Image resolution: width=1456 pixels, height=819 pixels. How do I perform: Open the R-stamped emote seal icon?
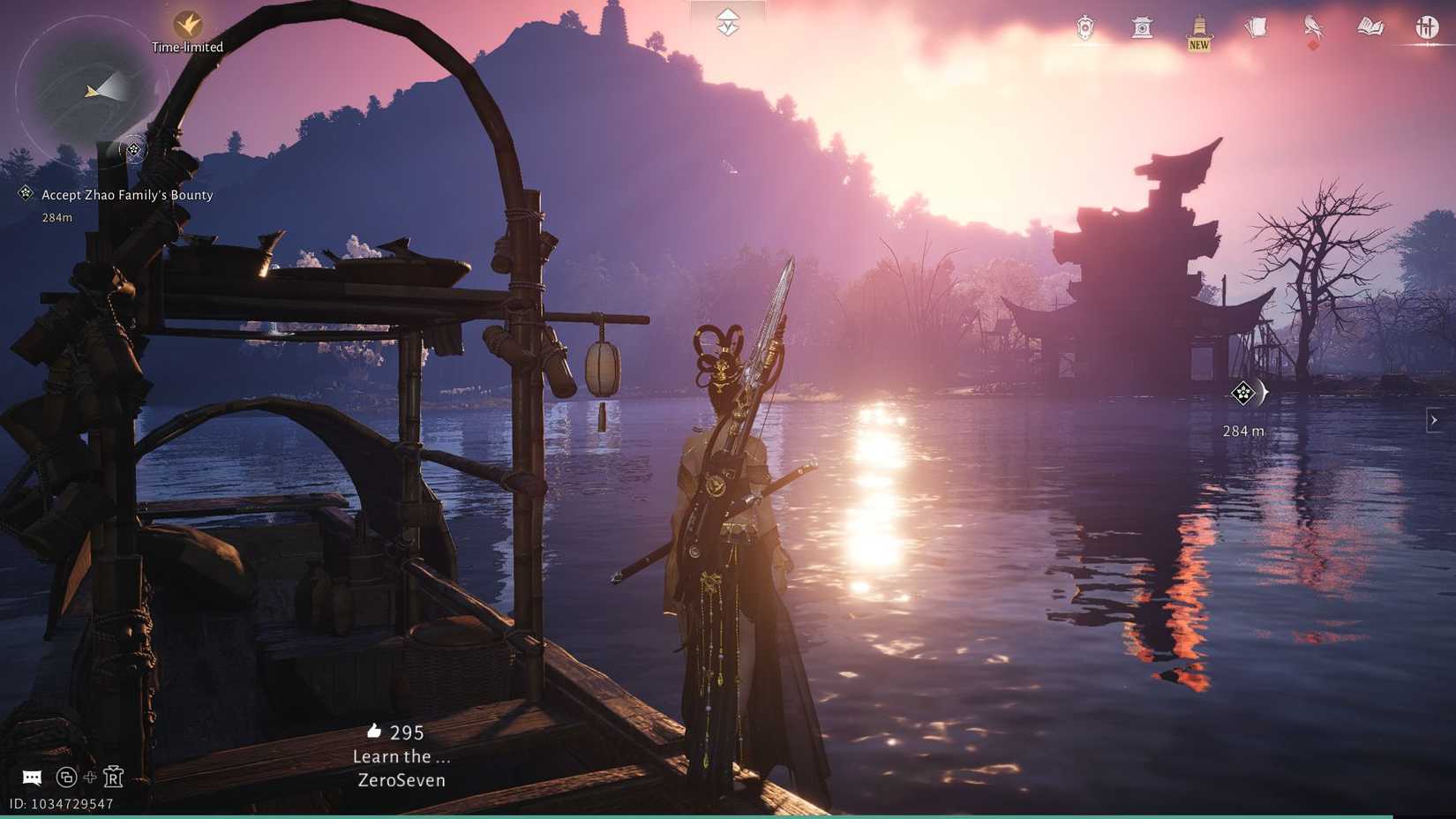114,778
